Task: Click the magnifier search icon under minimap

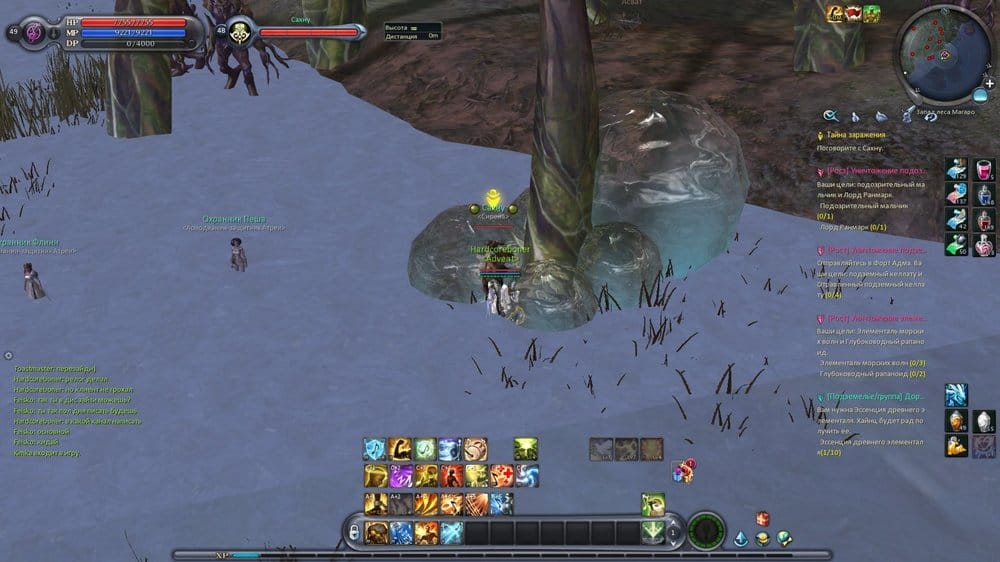Action: (x=830, y=116)
